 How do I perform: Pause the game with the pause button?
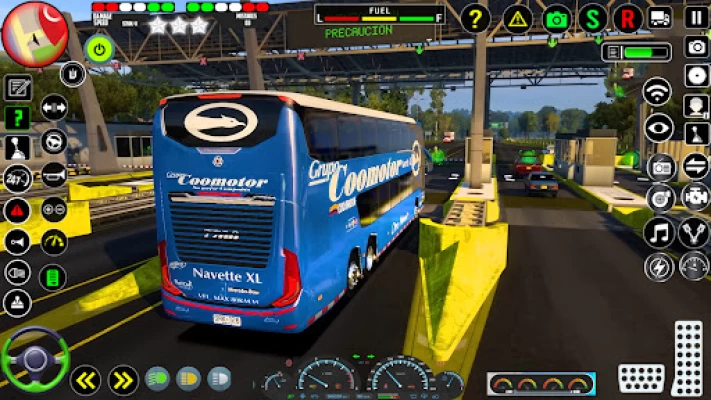696,17
